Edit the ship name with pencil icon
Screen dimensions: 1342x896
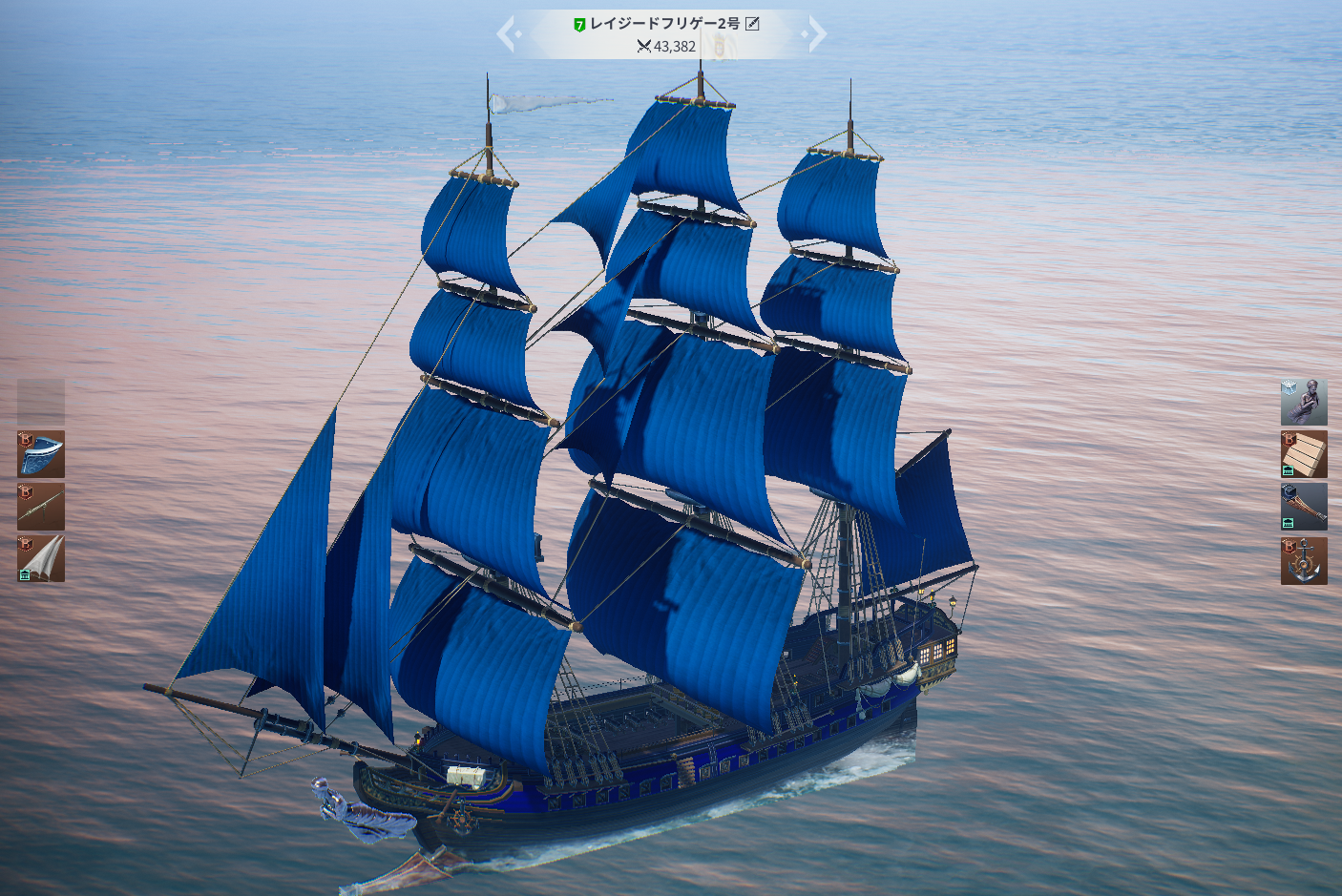pos(752,24)
